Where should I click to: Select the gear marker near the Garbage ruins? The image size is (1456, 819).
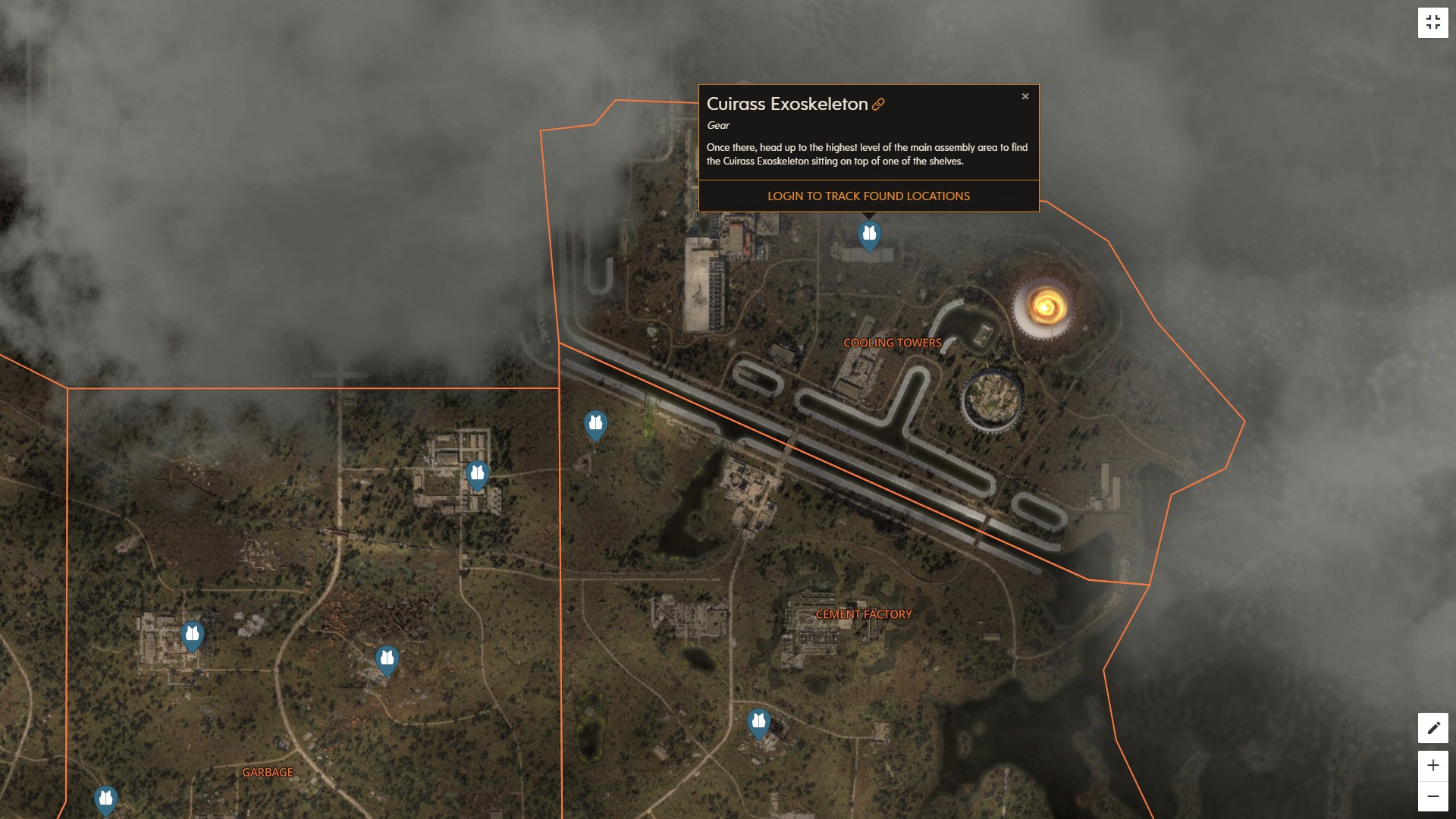point(192,635)
